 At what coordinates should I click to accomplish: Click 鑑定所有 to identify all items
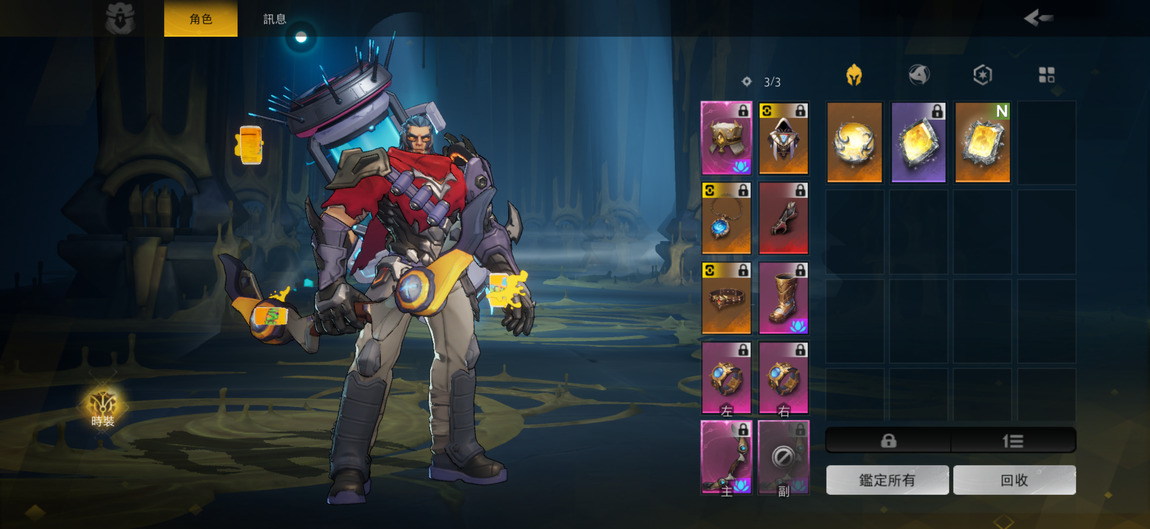(887, 480)
